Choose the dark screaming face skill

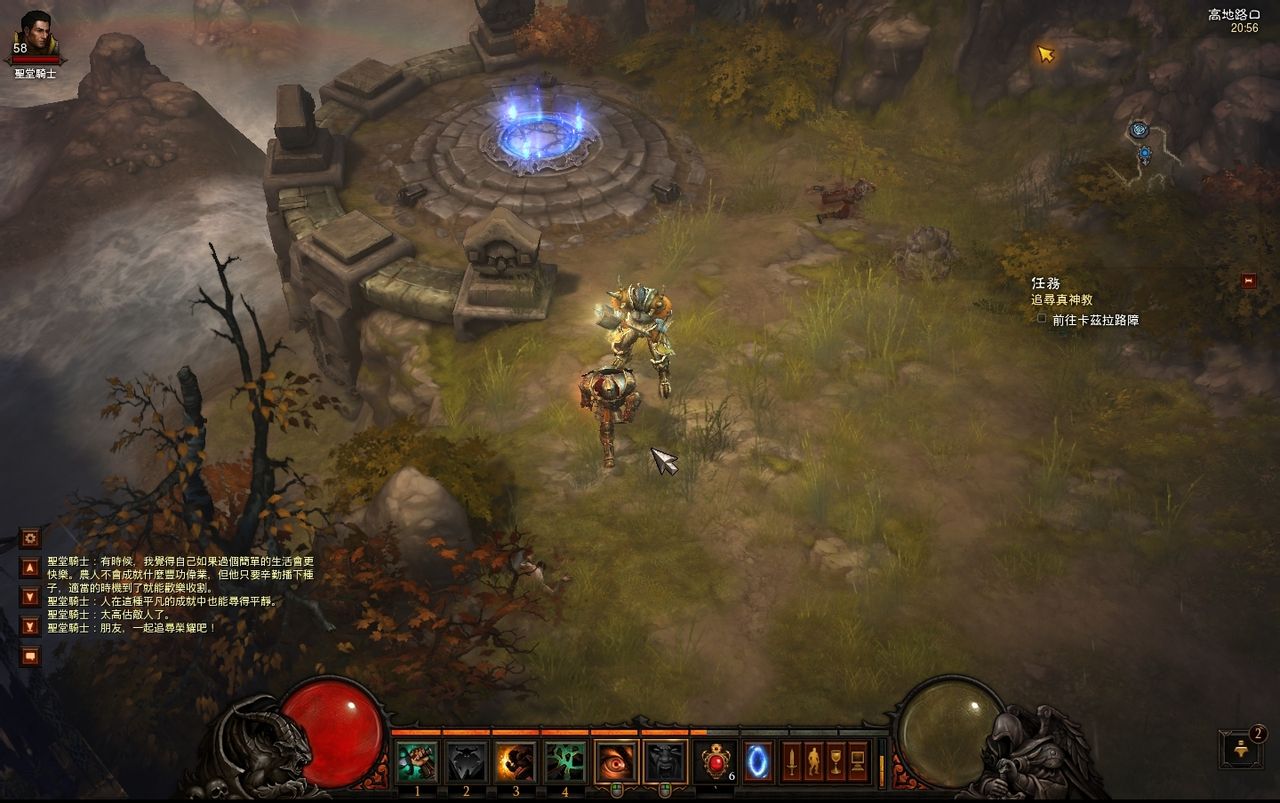[665, 762]
